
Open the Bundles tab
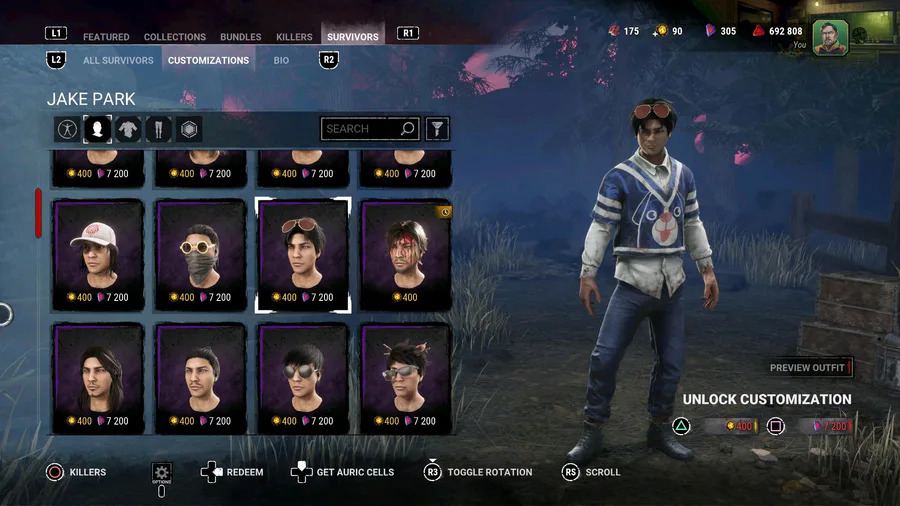241,37
